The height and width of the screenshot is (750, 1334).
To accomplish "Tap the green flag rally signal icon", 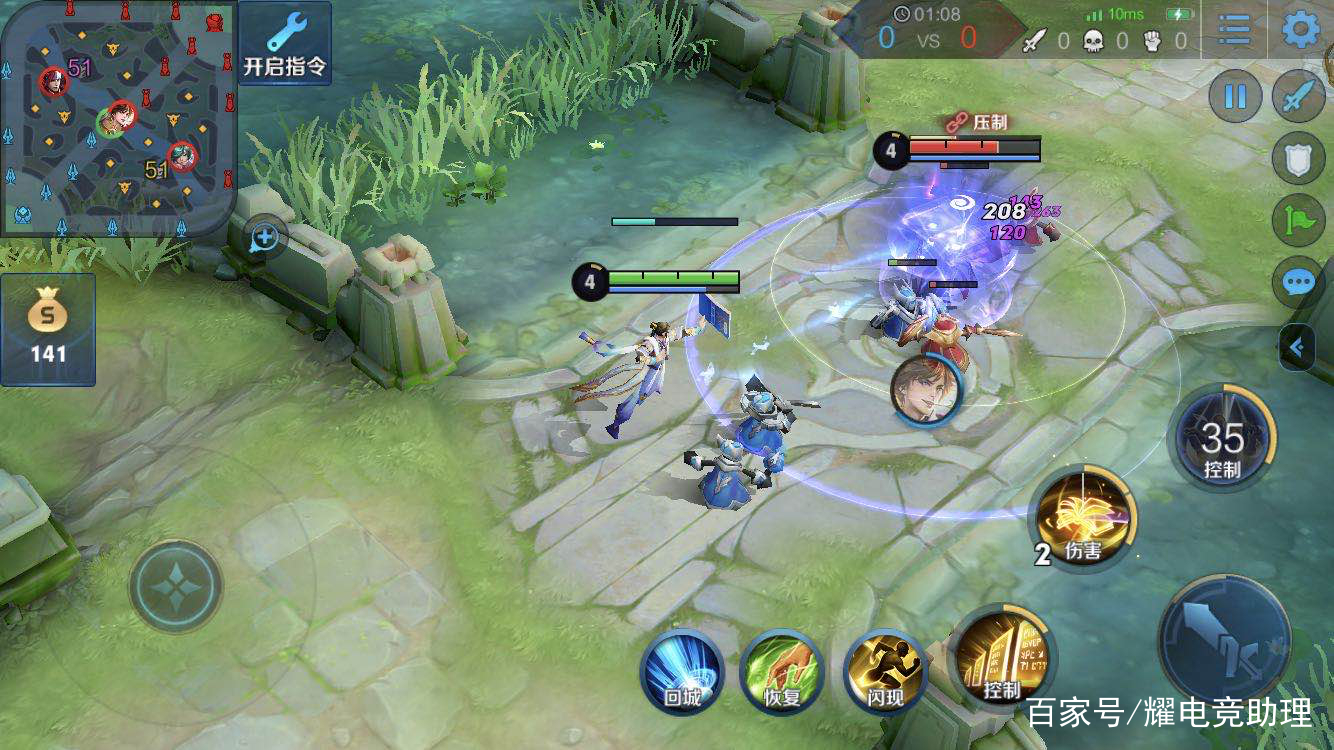I will pos(1298,220).
